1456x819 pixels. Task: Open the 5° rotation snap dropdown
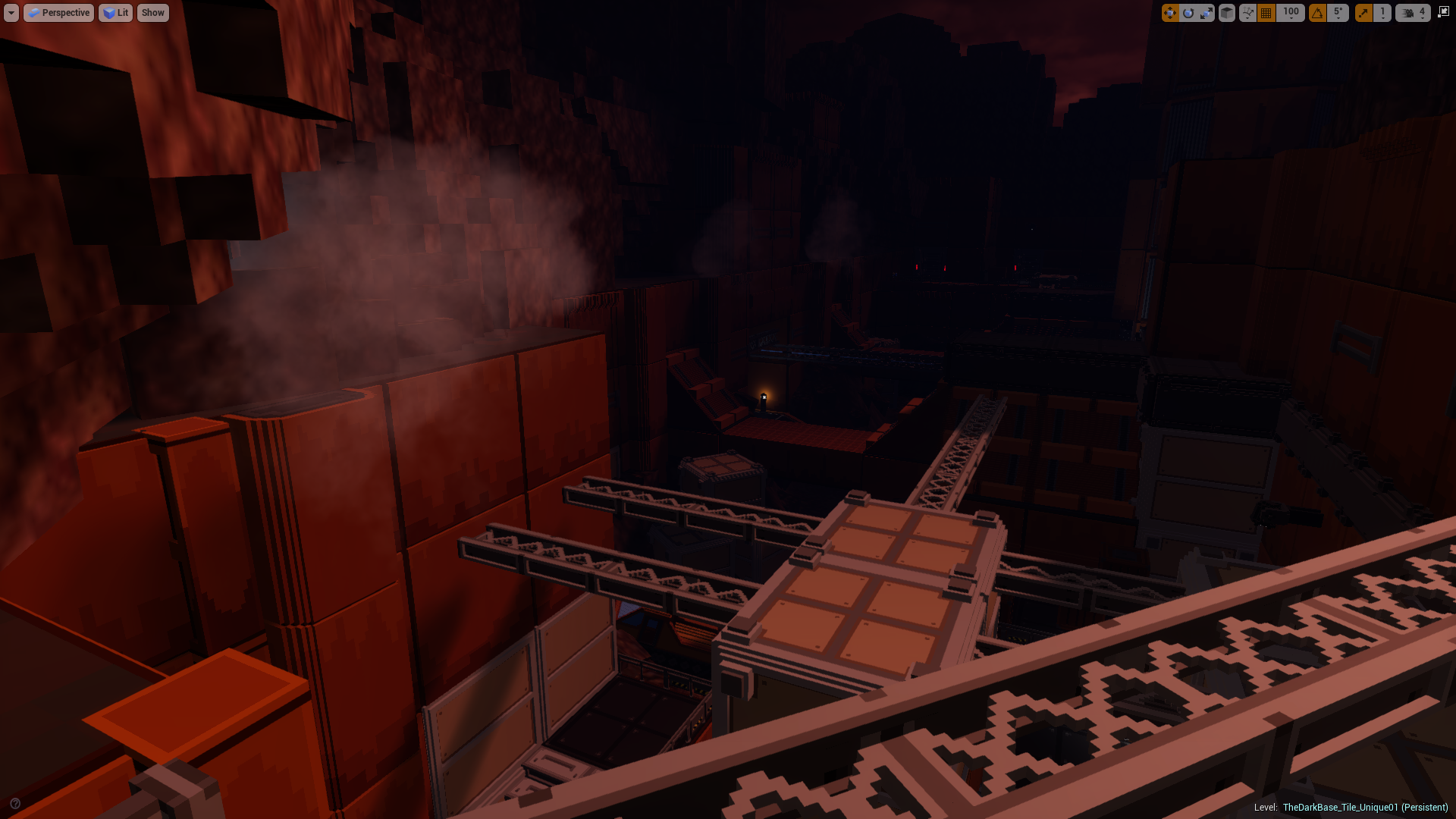(1338, 12)
